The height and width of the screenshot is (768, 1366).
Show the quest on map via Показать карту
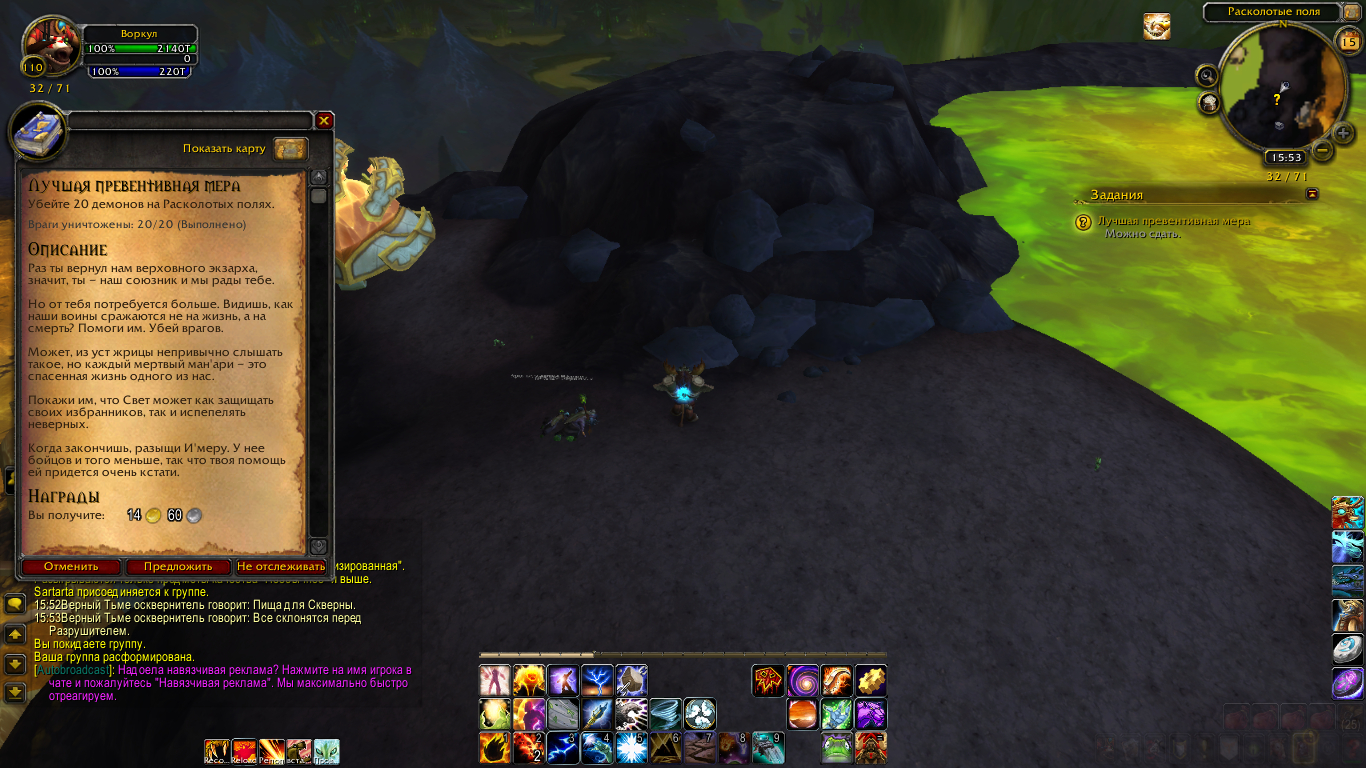click(290, 149)
